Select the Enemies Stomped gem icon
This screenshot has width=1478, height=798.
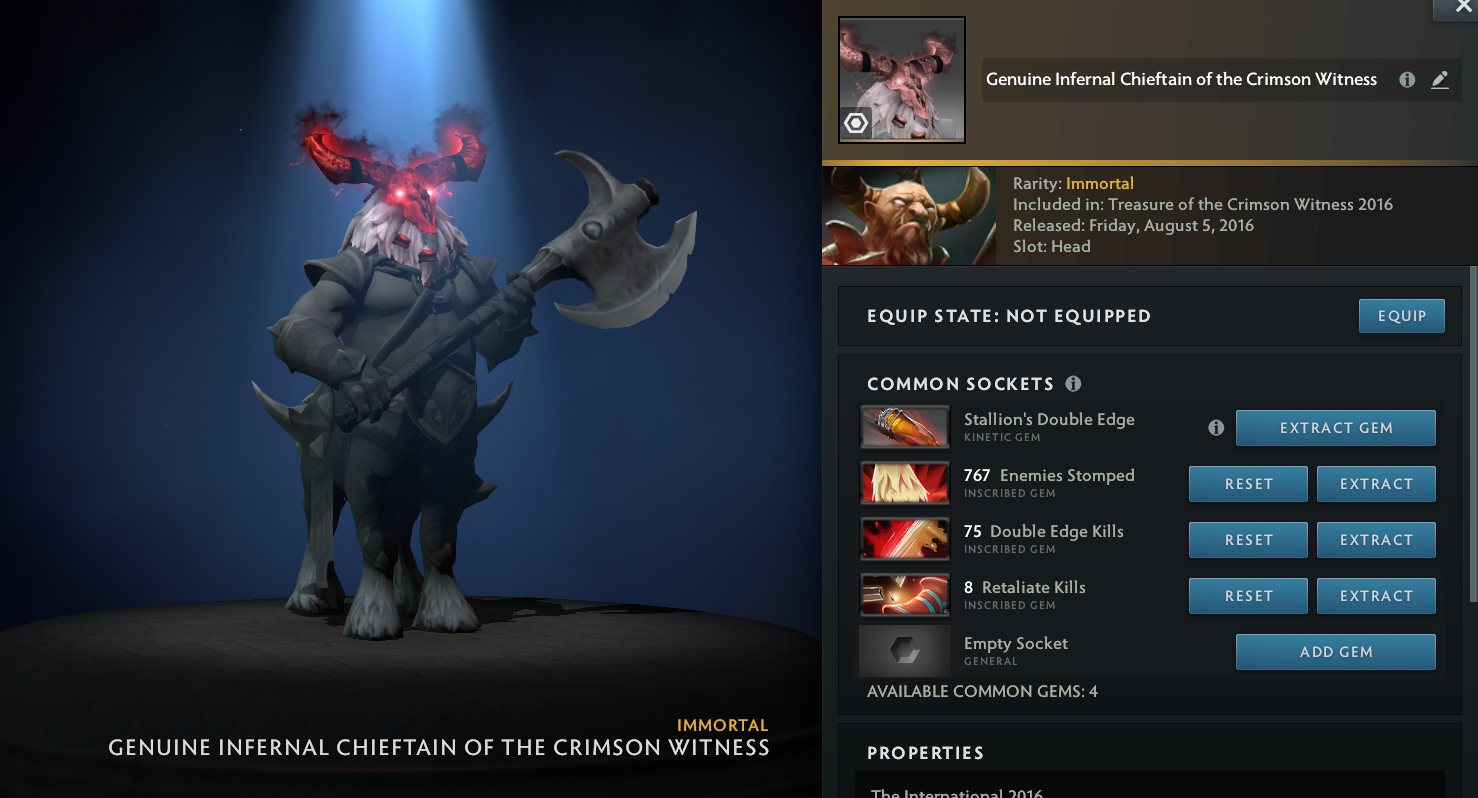pyautogui.click(x=904, y=483)
